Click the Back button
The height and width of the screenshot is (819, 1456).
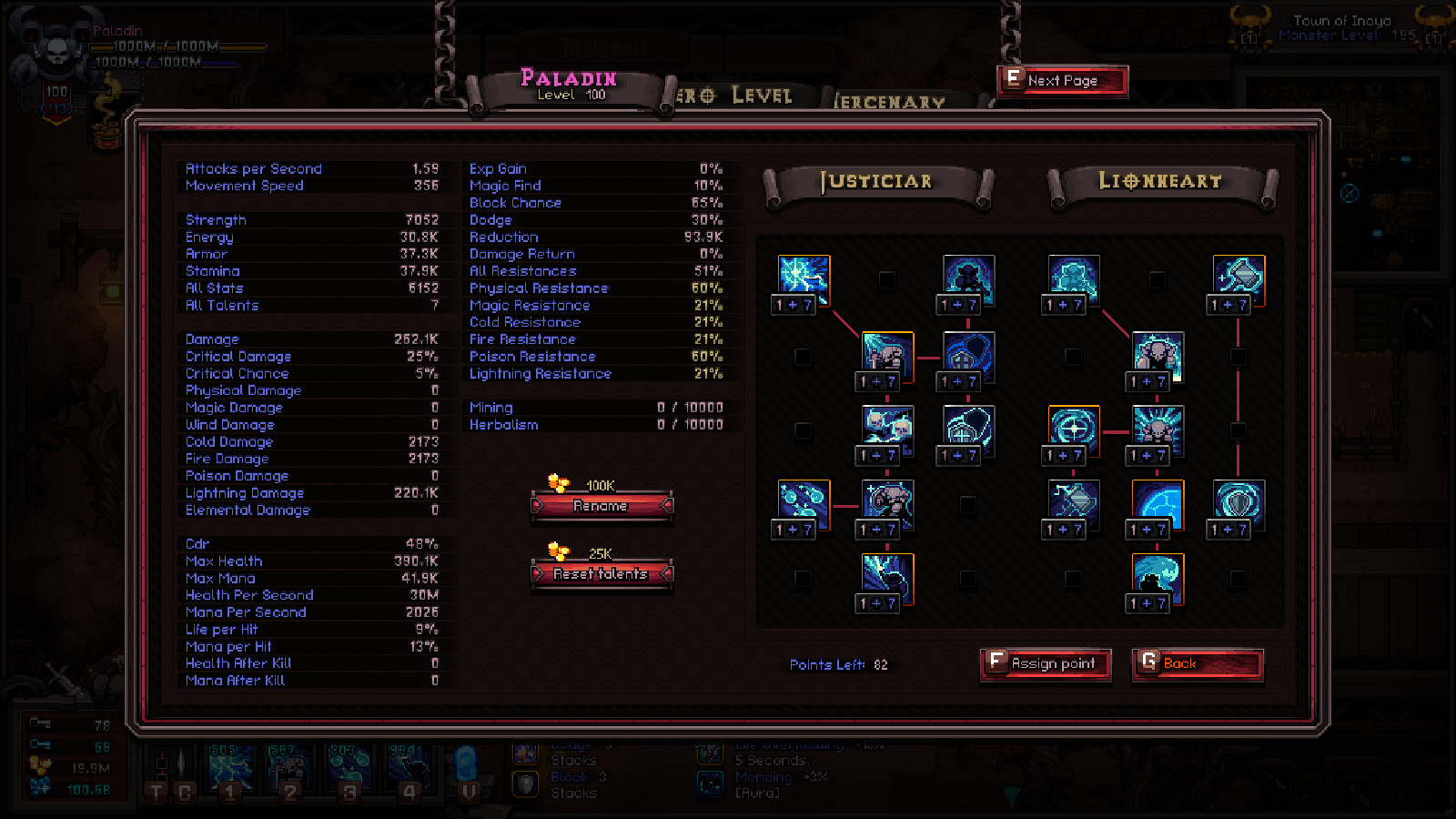(1196, 665)
